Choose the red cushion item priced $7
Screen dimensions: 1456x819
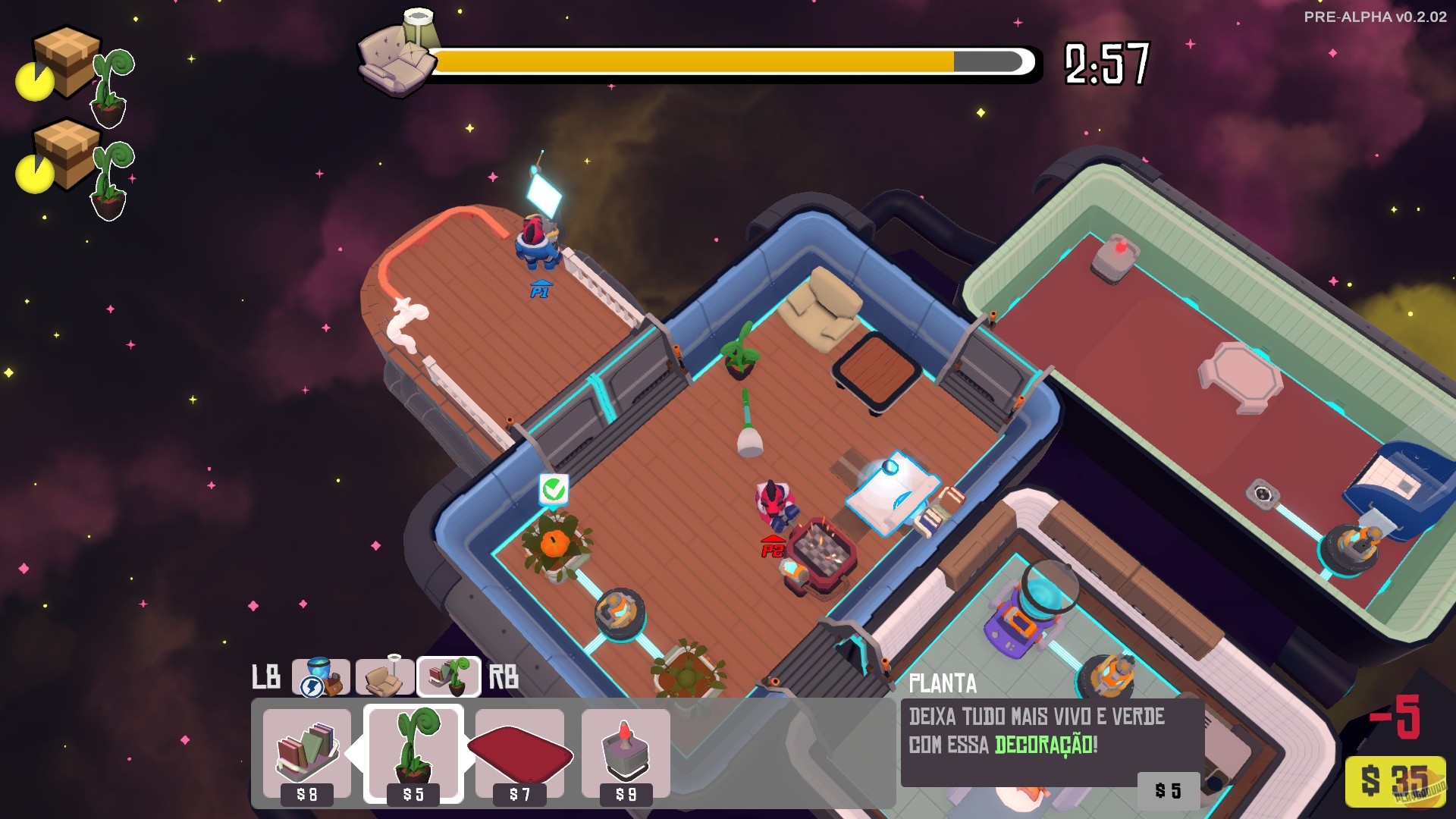(519, 751)
